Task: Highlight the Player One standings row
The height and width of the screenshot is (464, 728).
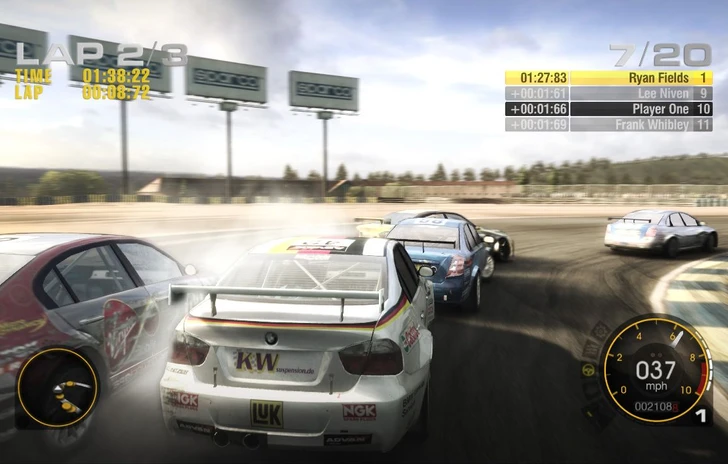Action: 608,109
